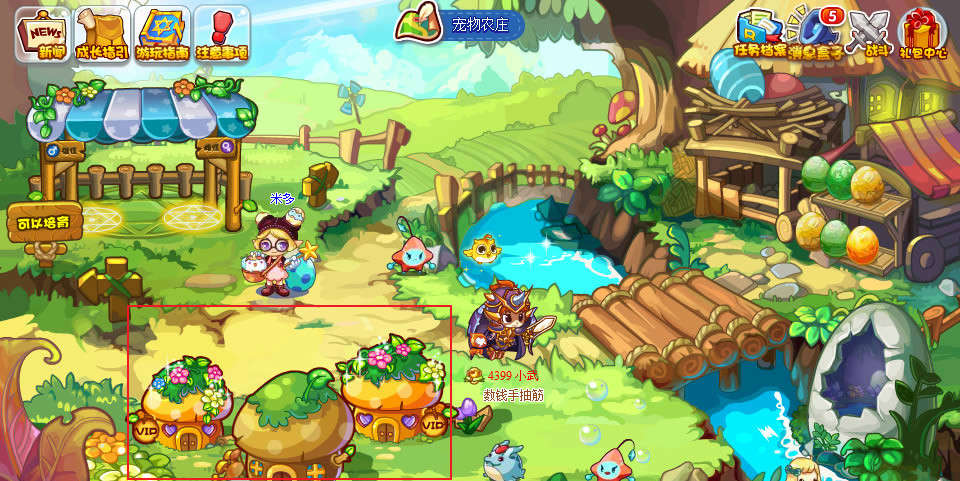Select the 战斗 crossed swords icon
This screenshot has height=481, width=960.
tap(867, 34)
